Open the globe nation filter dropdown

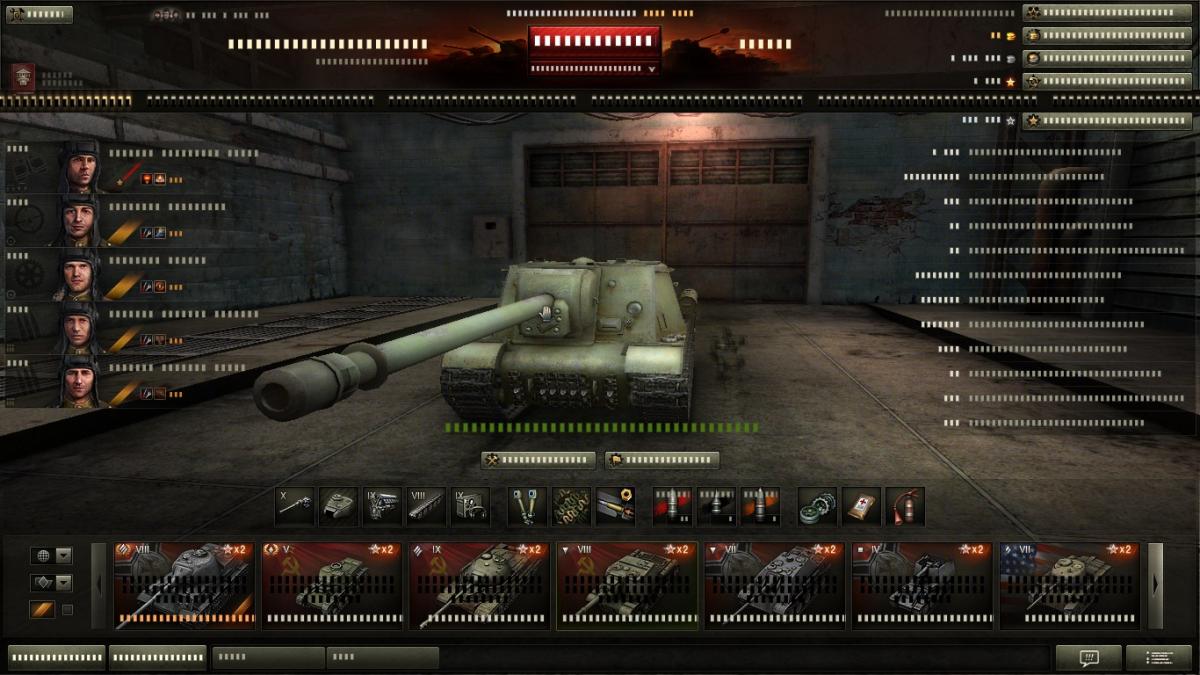point(64,556)
